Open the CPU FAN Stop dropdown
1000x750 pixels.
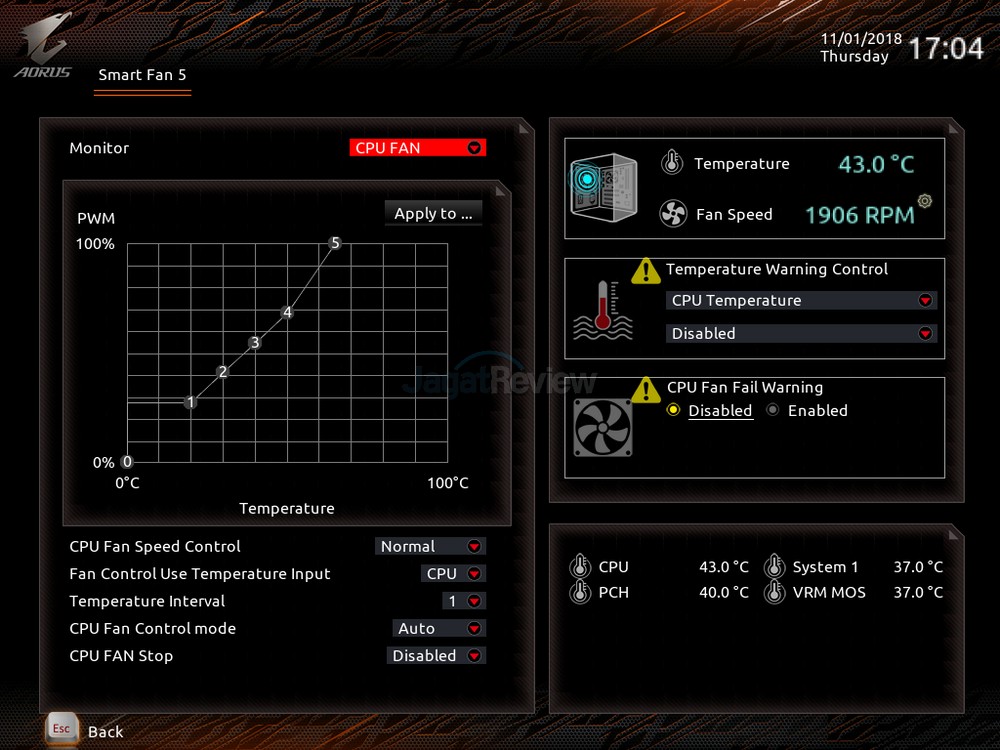pos(436,656)
